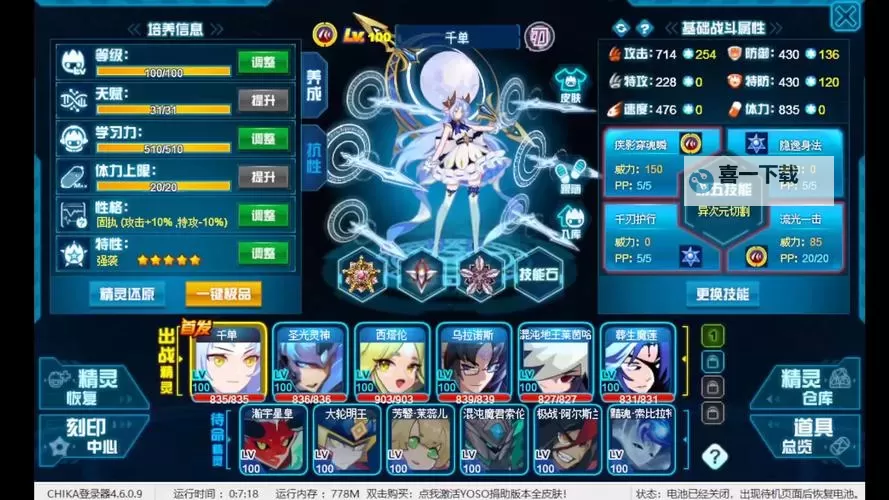
Task: Click the question mark help button
Action: point(714,457)
